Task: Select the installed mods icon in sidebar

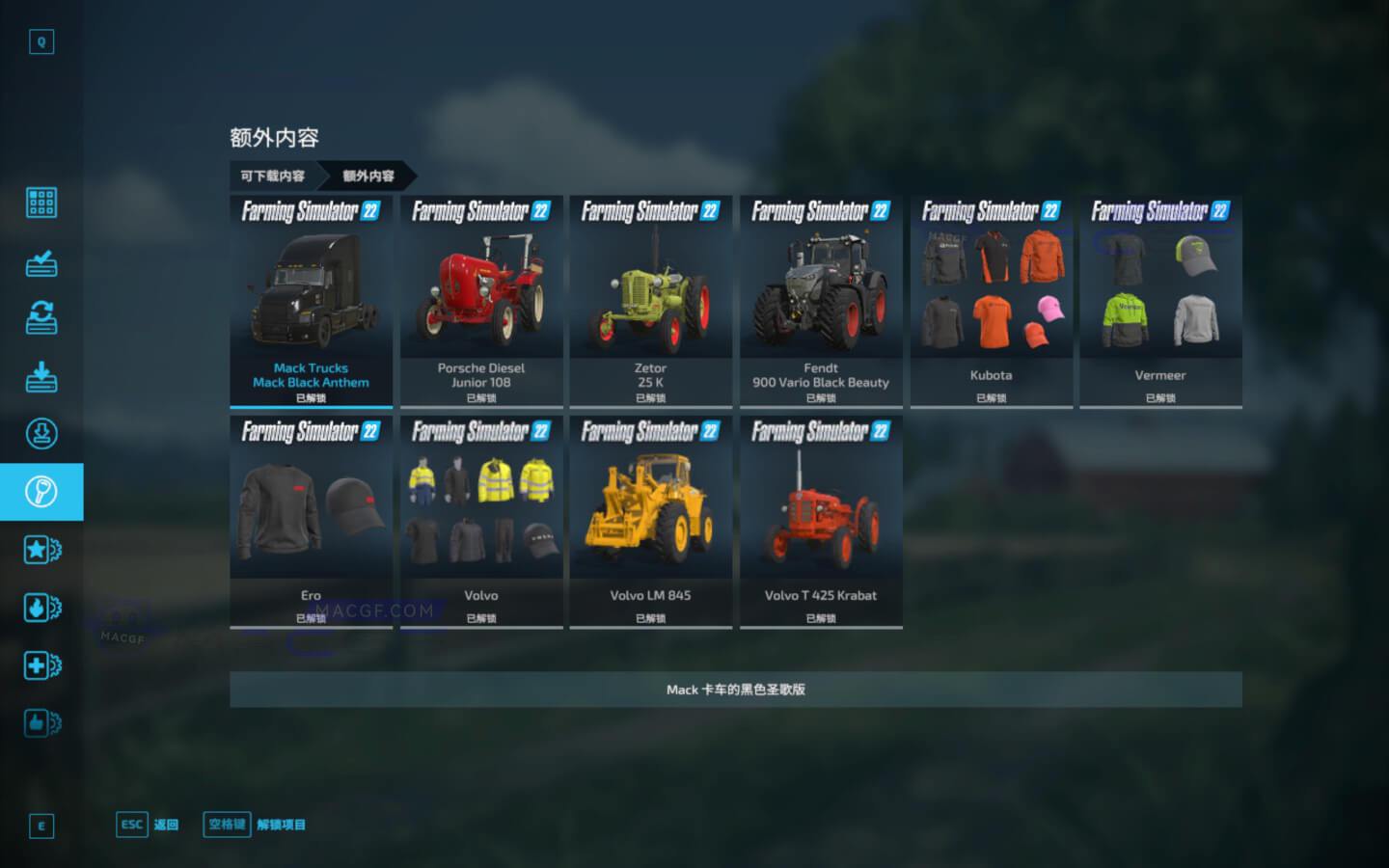Action: [41, 262]
